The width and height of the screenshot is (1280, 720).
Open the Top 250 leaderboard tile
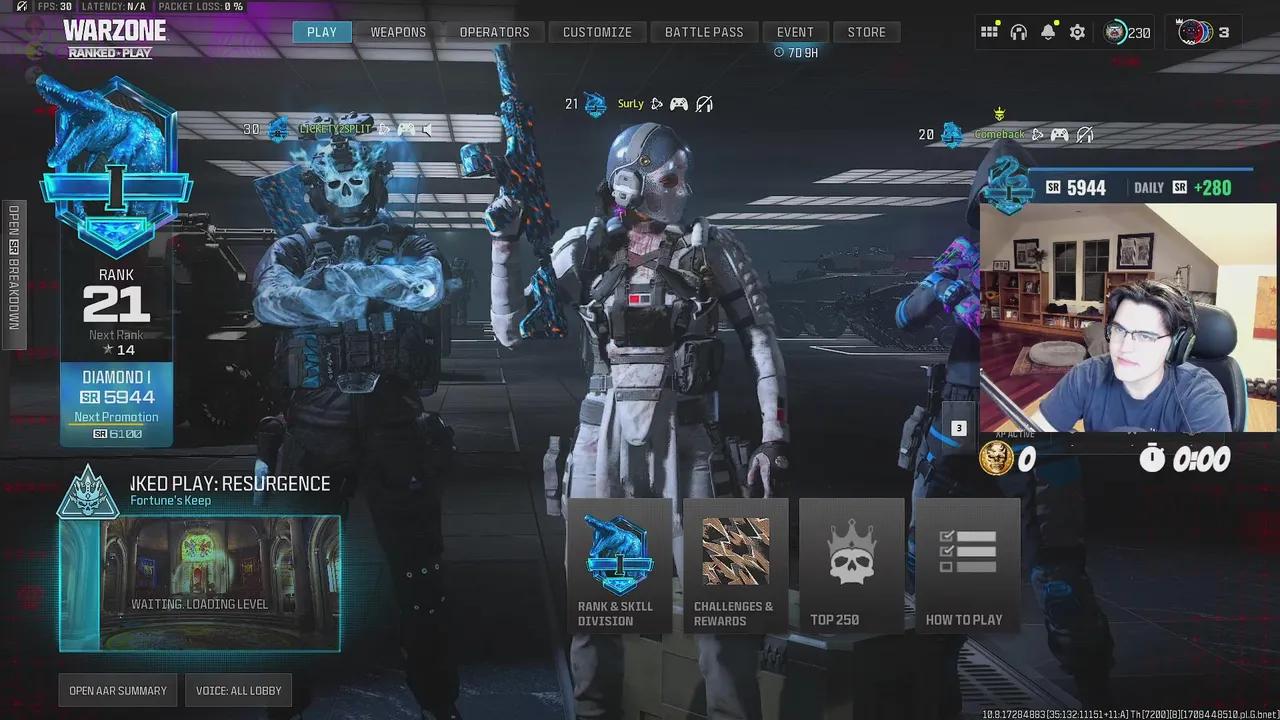click(851, 566)
